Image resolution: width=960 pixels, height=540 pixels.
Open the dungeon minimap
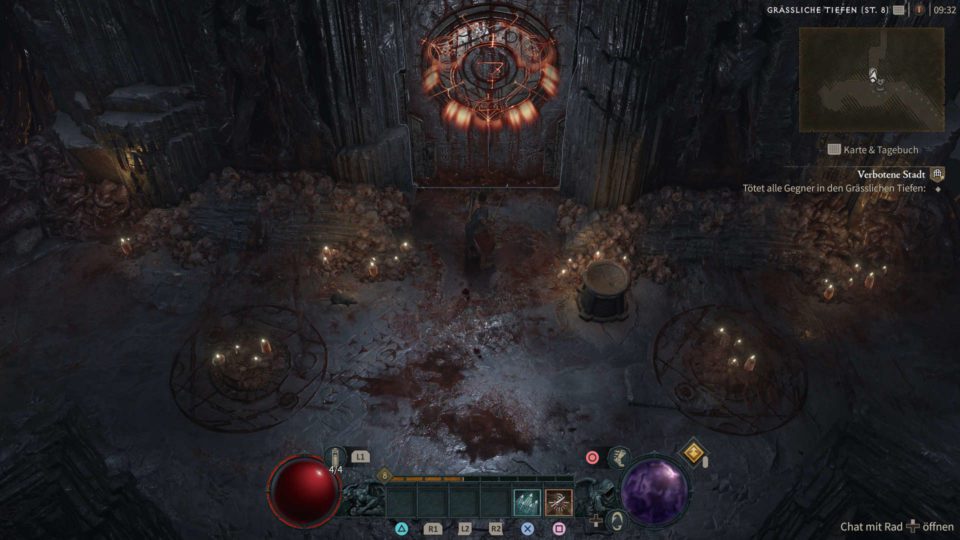[871, 79]
